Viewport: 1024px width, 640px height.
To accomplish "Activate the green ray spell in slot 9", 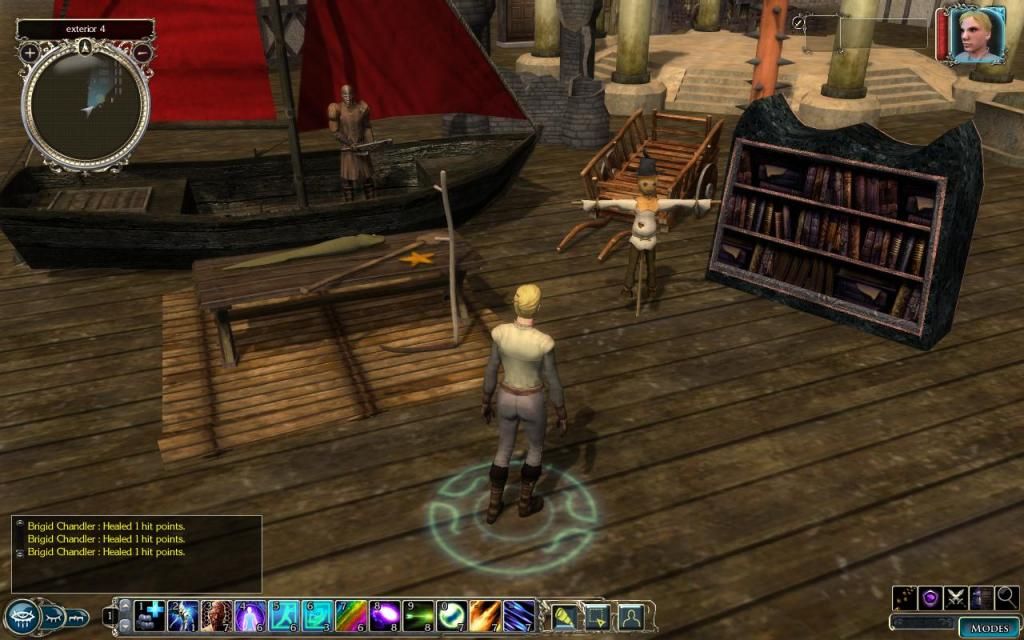I will 419,615.
